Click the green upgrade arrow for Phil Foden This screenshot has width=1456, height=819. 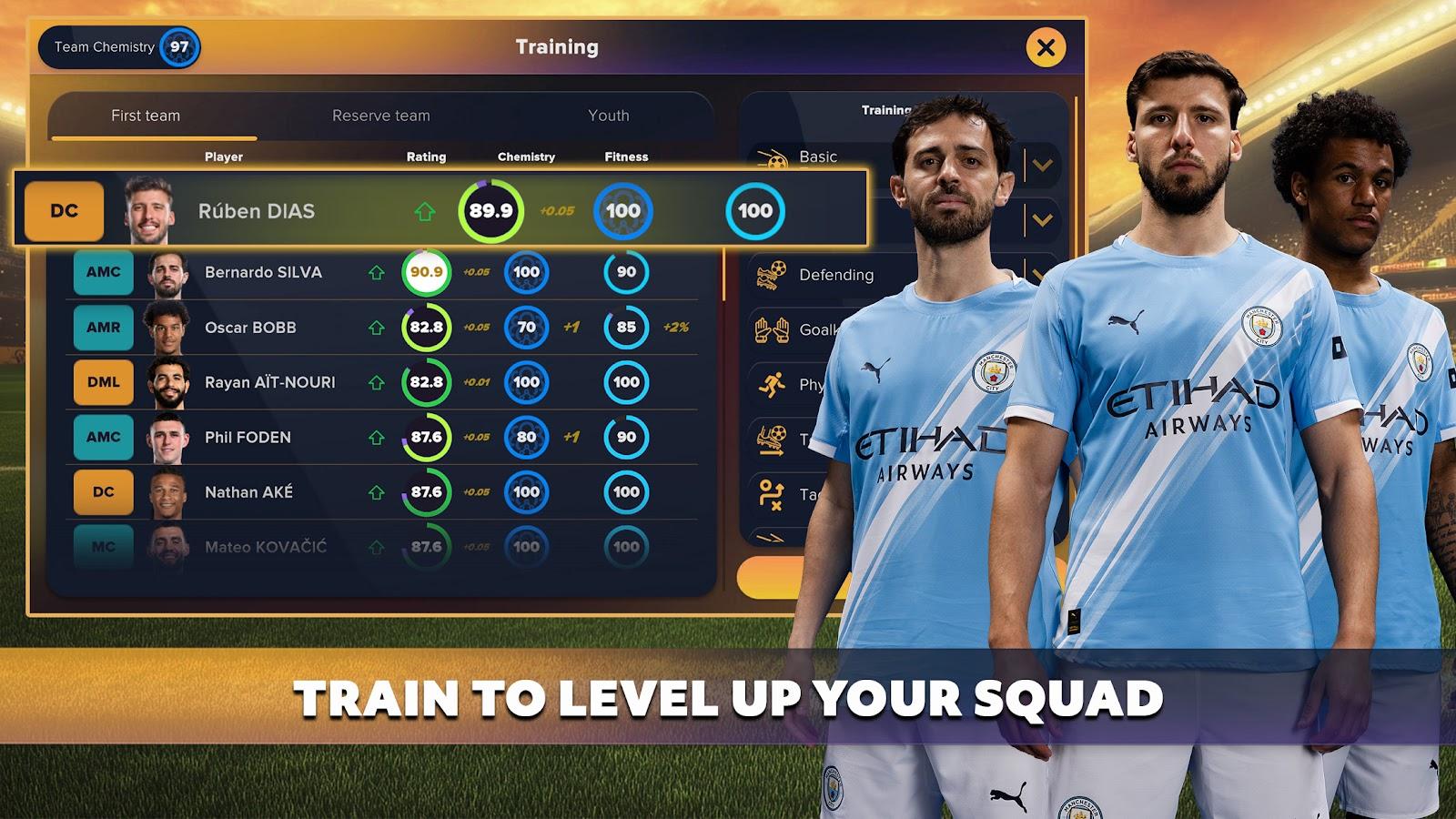tap(379, 438)
